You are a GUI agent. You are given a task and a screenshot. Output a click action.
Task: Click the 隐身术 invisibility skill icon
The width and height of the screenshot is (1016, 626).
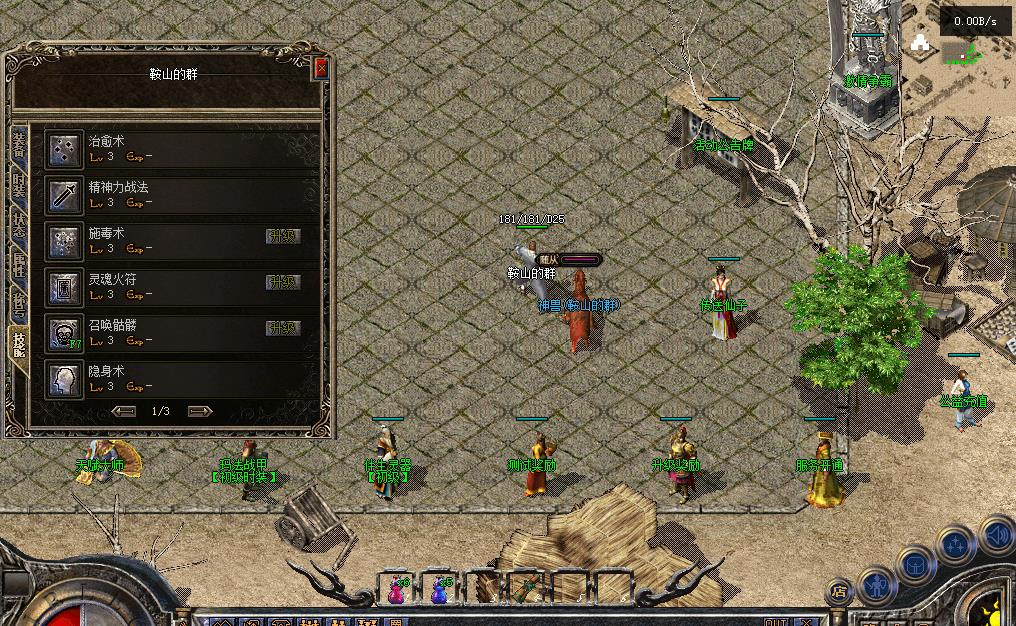pos(65,380)
